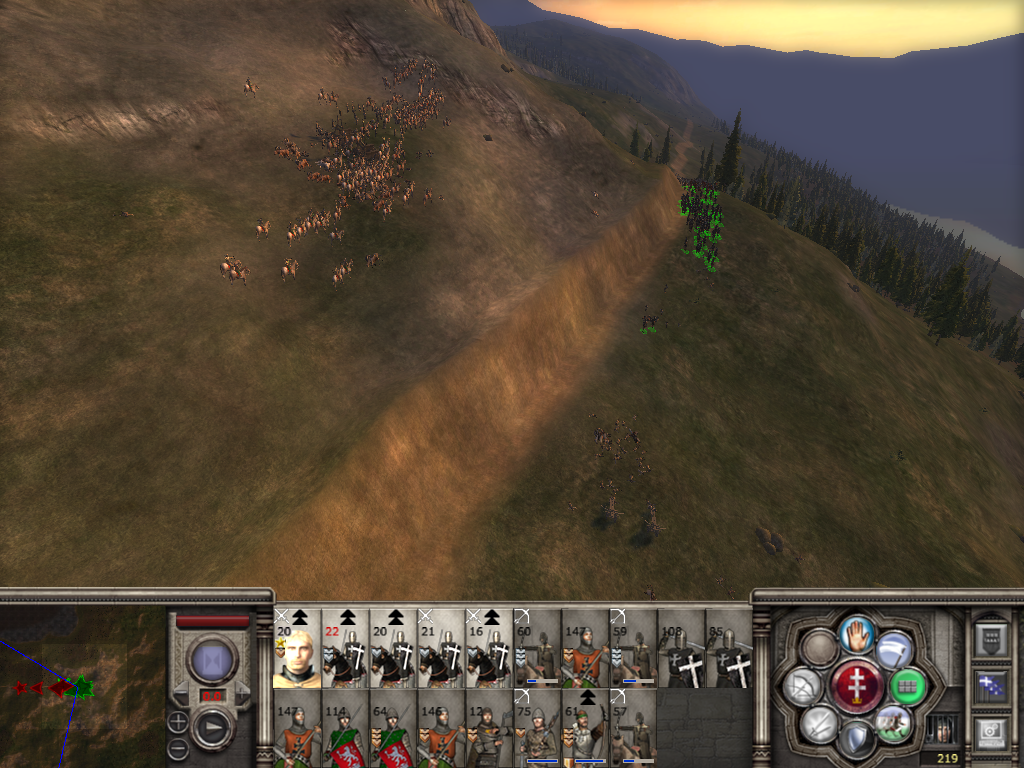Click the cavalry charge scene button
This screenshot has height=768, width=1024.
pyautogui.click(x=894, y=724)
